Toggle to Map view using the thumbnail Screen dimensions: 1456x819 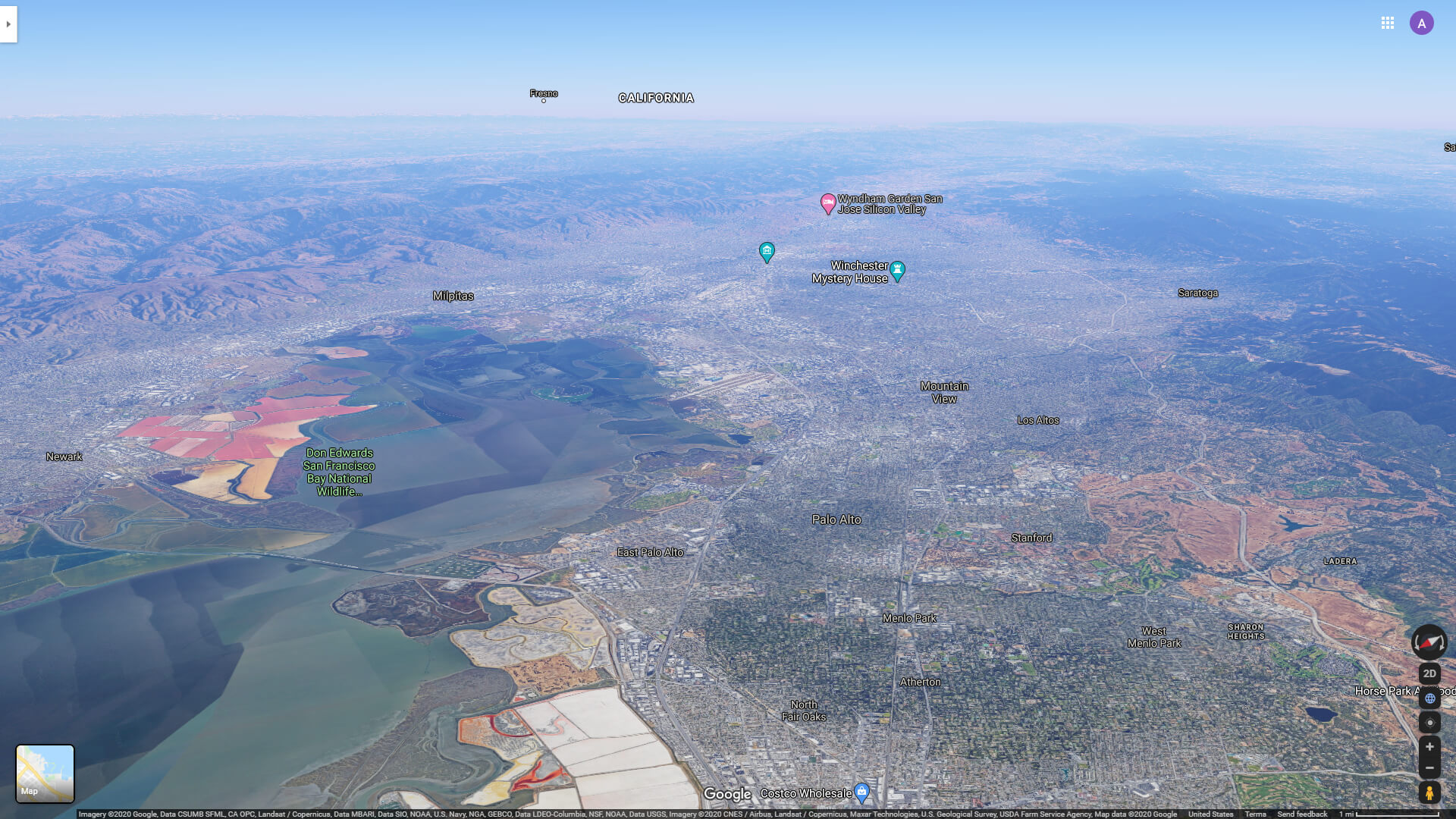[x=45, y=773]
